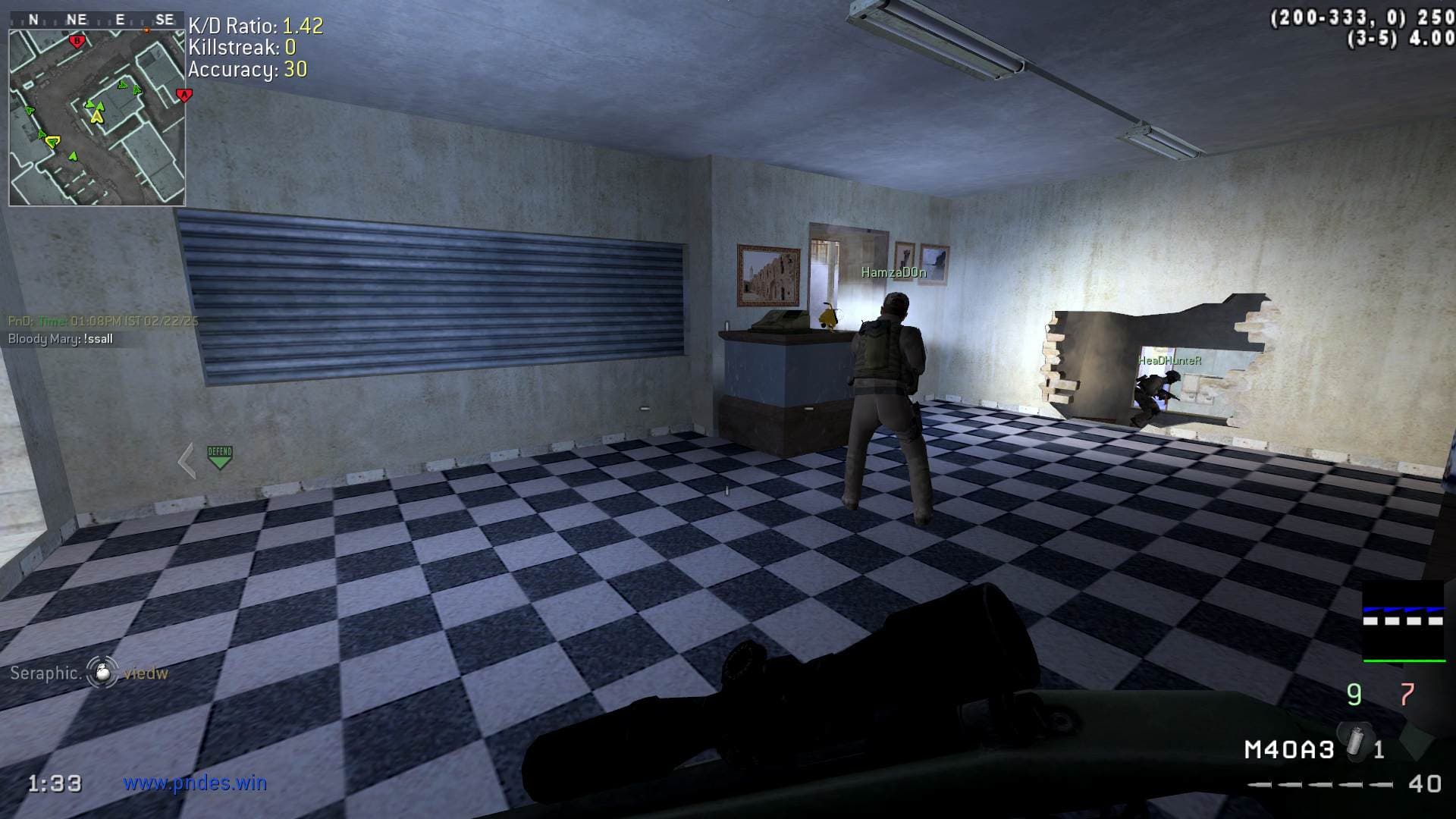The width and height of the screenshot is (1456, 819).
Task: Click the minimap in the corner
Action: 97,117
